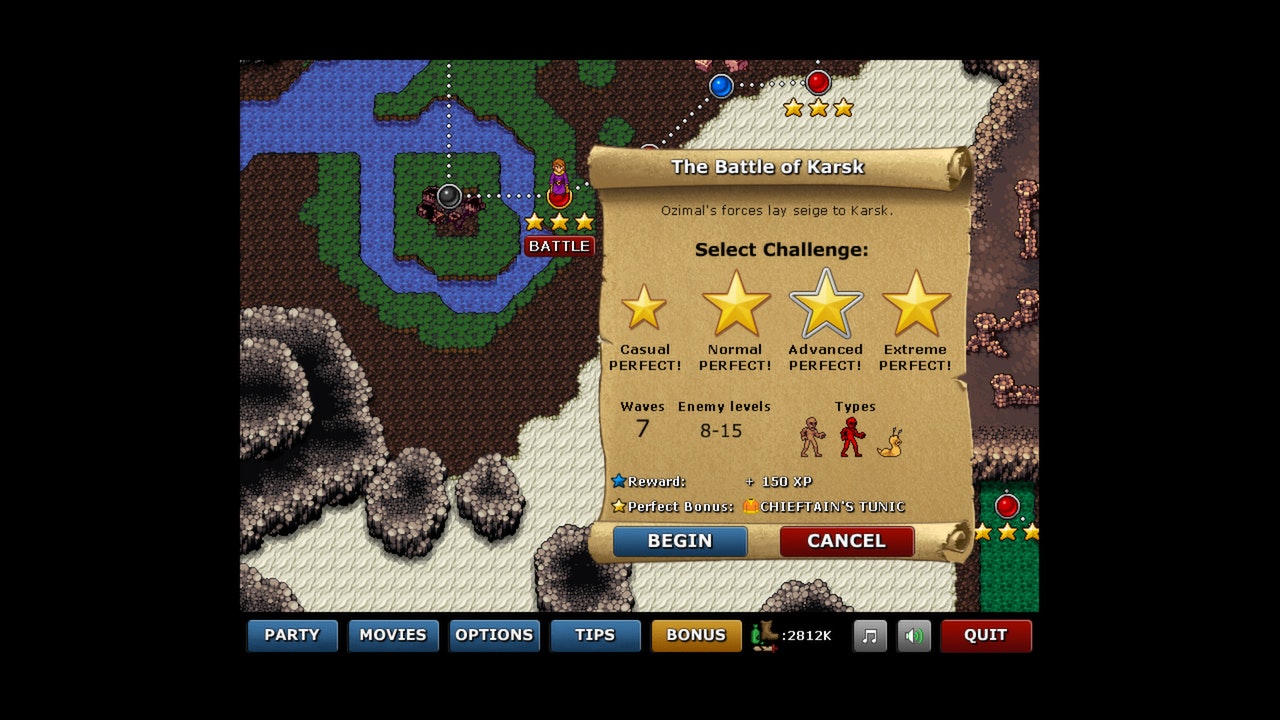Mute the game sound with the speaker button
This screenshot has width=1280, height=720.
click(912, 635)
